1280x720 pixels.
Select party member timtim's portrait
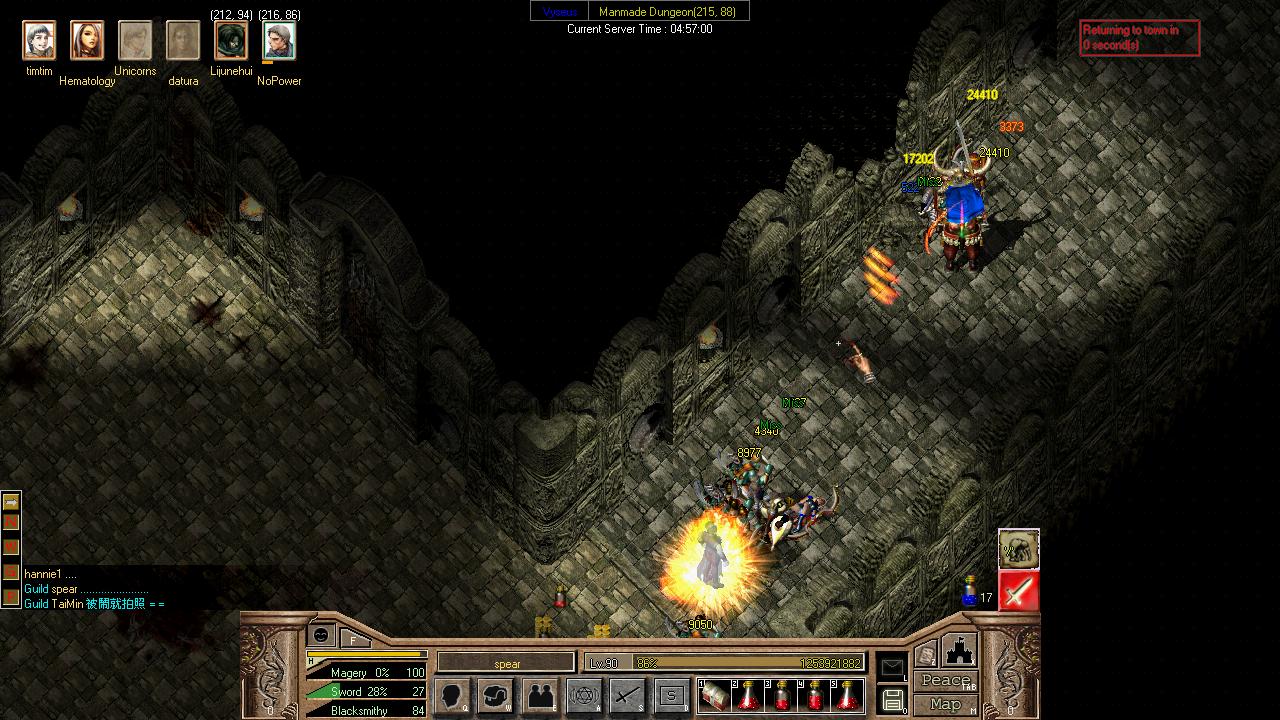coord(39,41)
